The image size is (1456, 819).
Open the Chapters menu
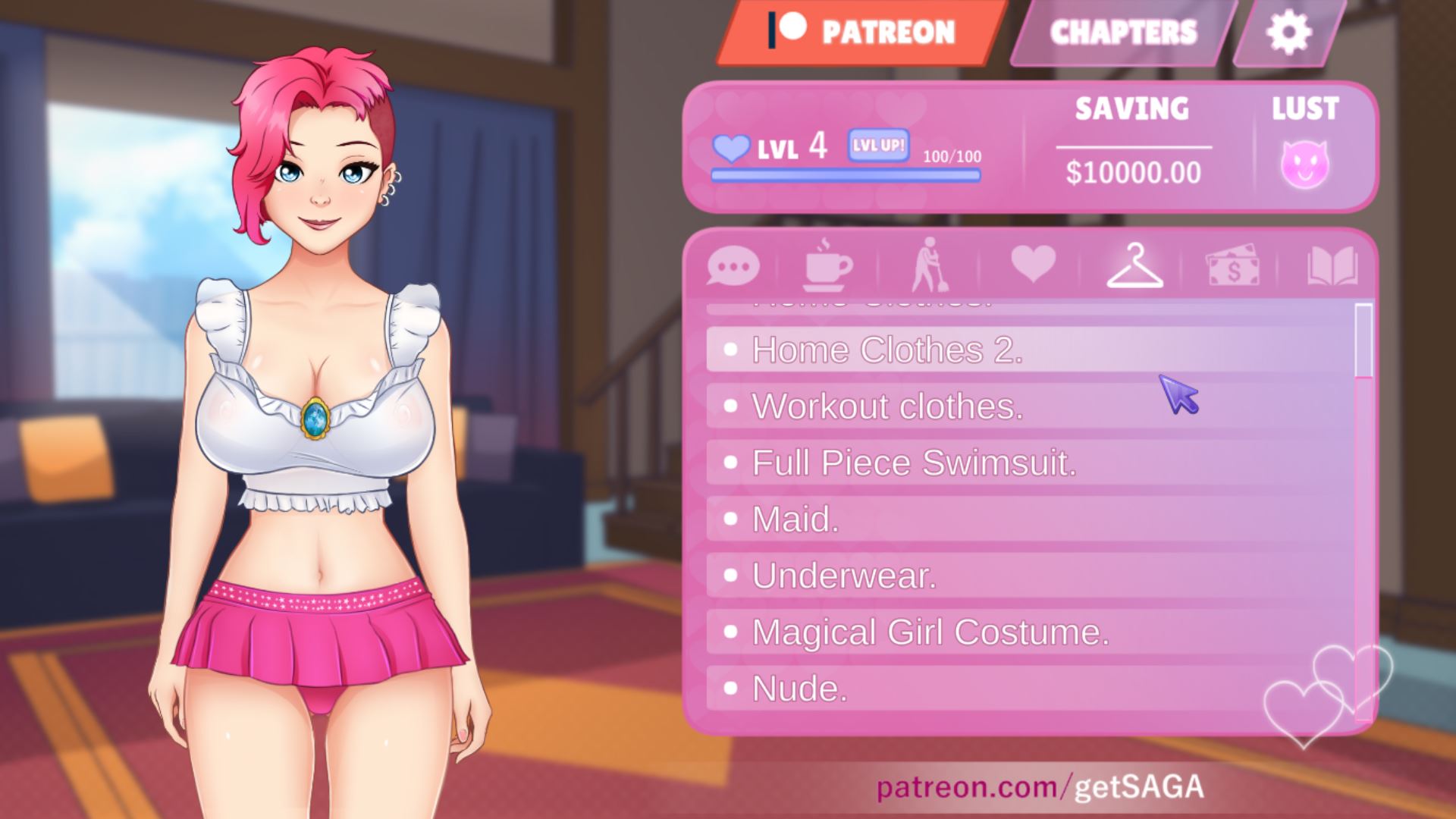tap(1122, 32)
